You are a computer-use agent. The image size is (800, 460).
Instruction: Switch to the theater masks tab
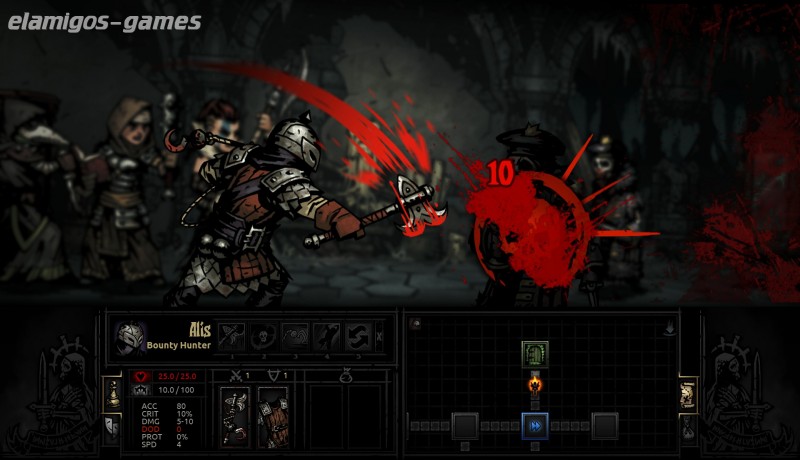110,427
